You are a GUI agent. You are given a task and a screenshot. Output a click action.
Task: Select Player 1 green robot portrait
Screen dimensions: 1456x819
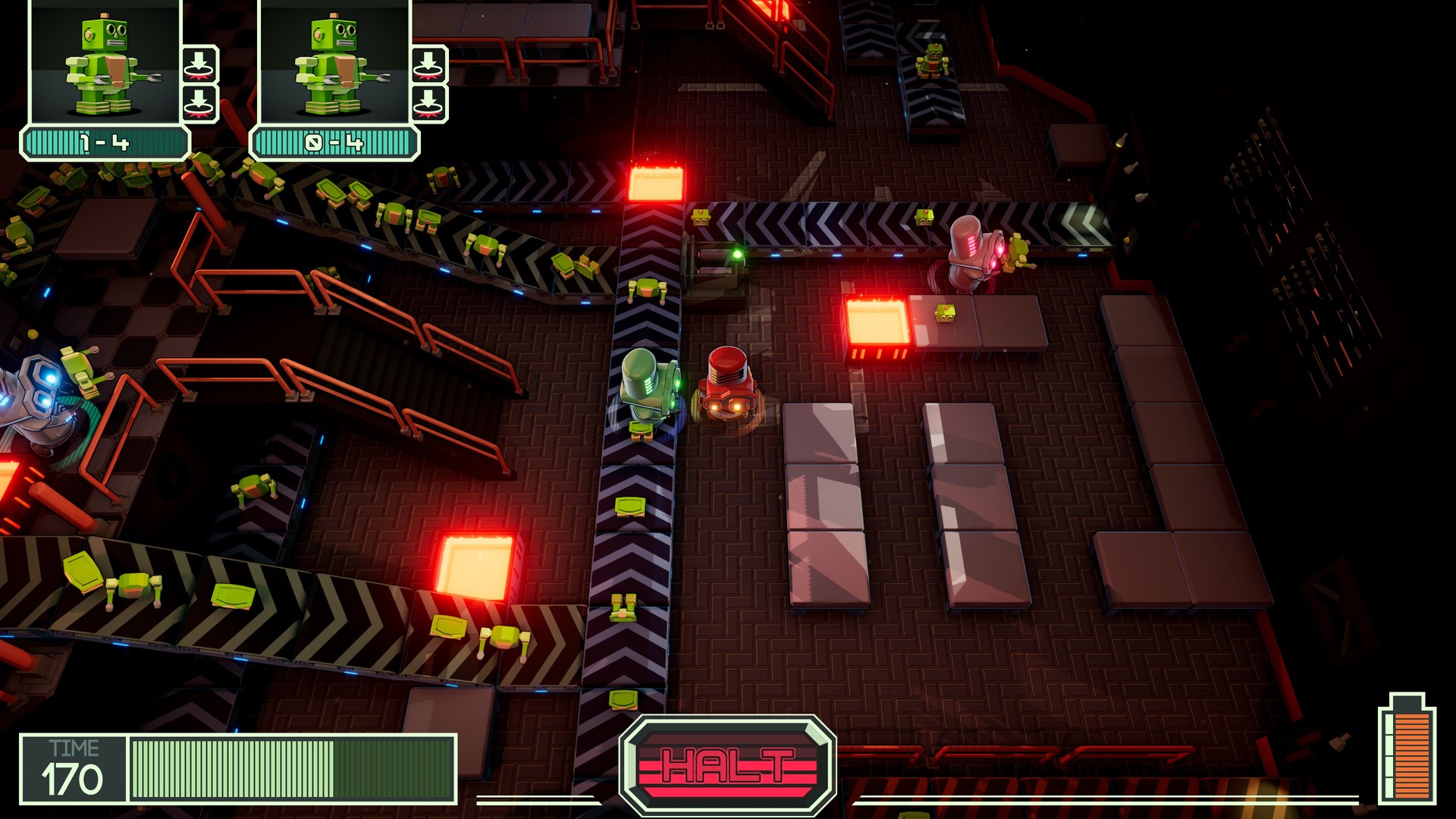106,64
